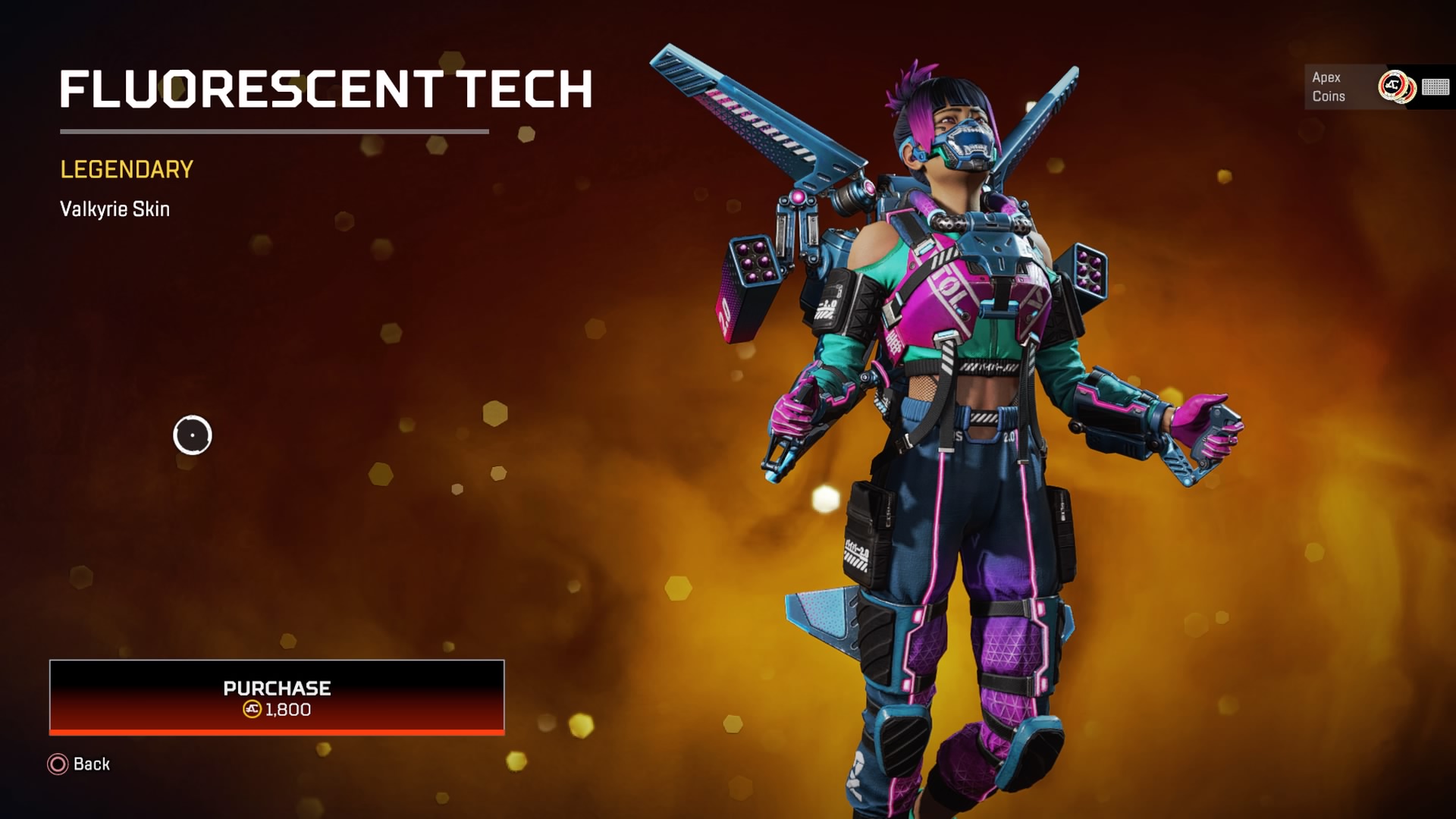This screenshot has width=1456, height=819.
Task: Click the rotation cursor circle beside the character
Action: [x=192, y=434]
